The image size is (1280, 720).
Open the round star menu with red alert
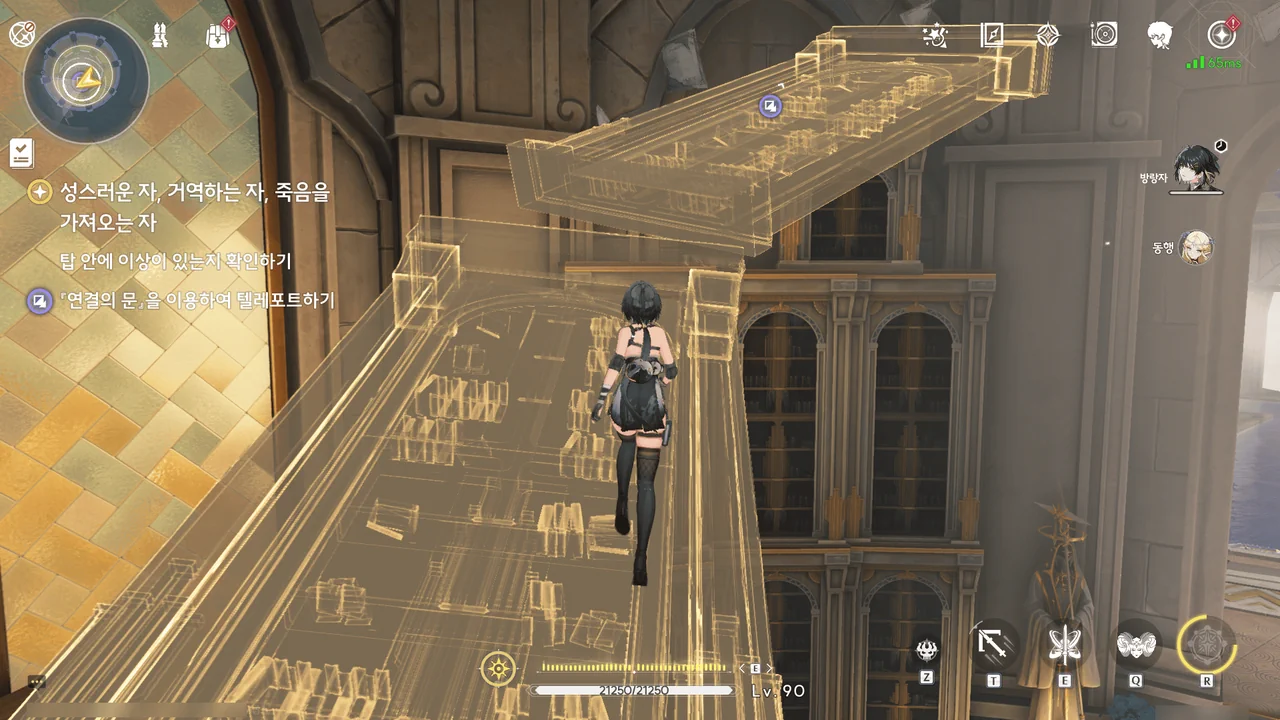(x=1221, y=36)
